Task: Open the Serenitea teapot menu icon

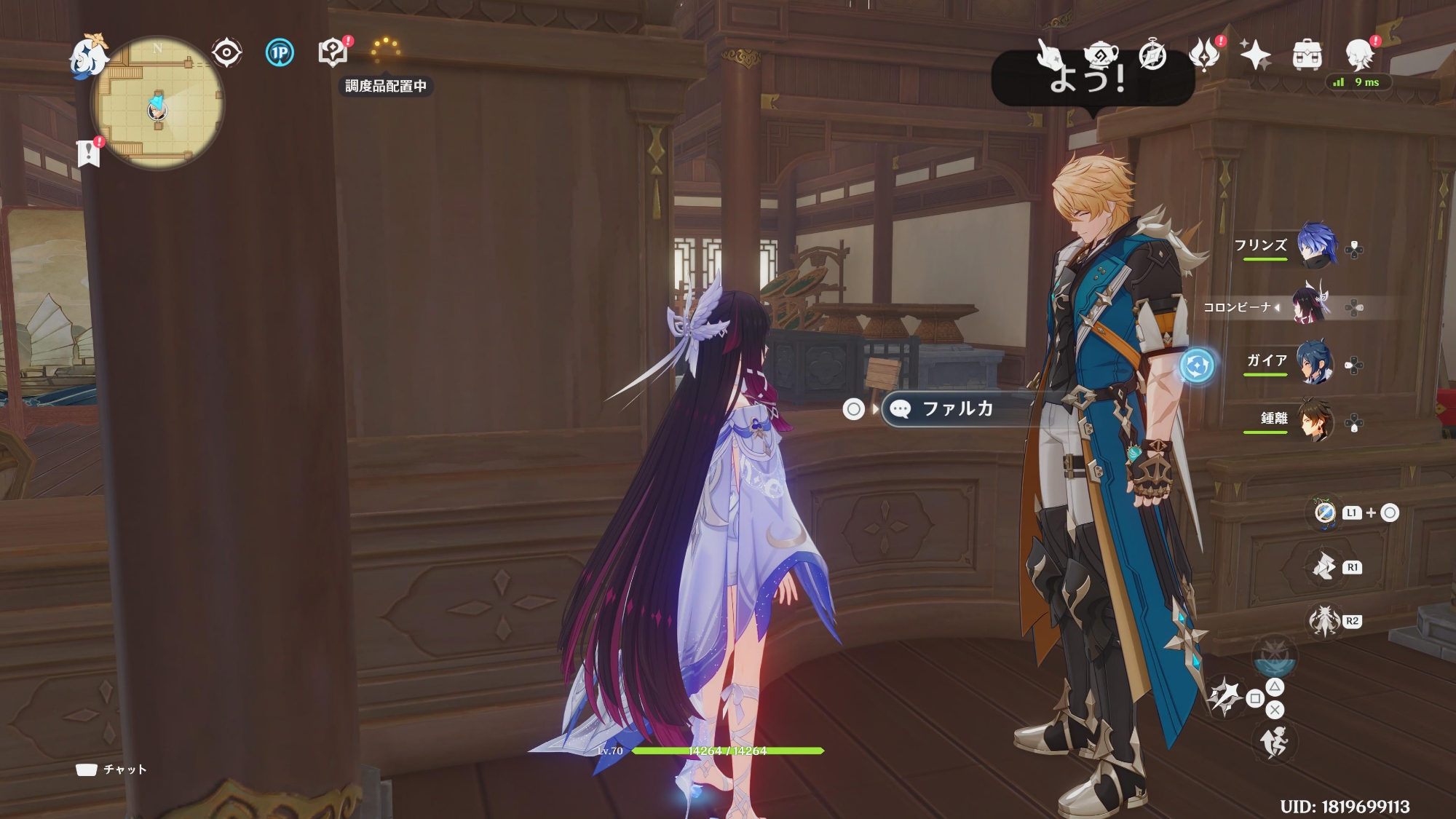Action: [x=1100, y=55]
